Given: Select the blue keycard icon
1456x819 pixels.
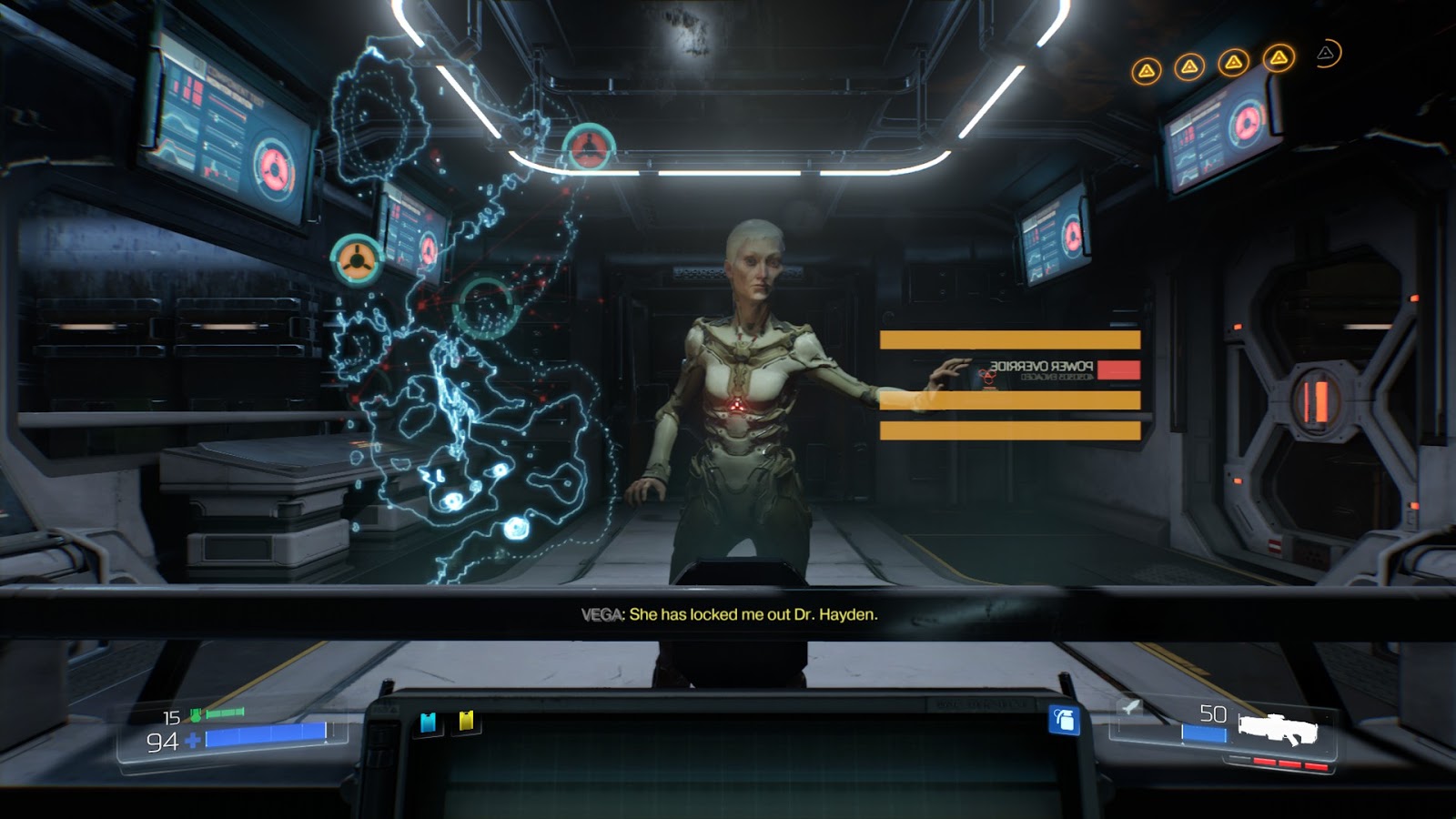Looking at the screenshot, I should 428,723.
